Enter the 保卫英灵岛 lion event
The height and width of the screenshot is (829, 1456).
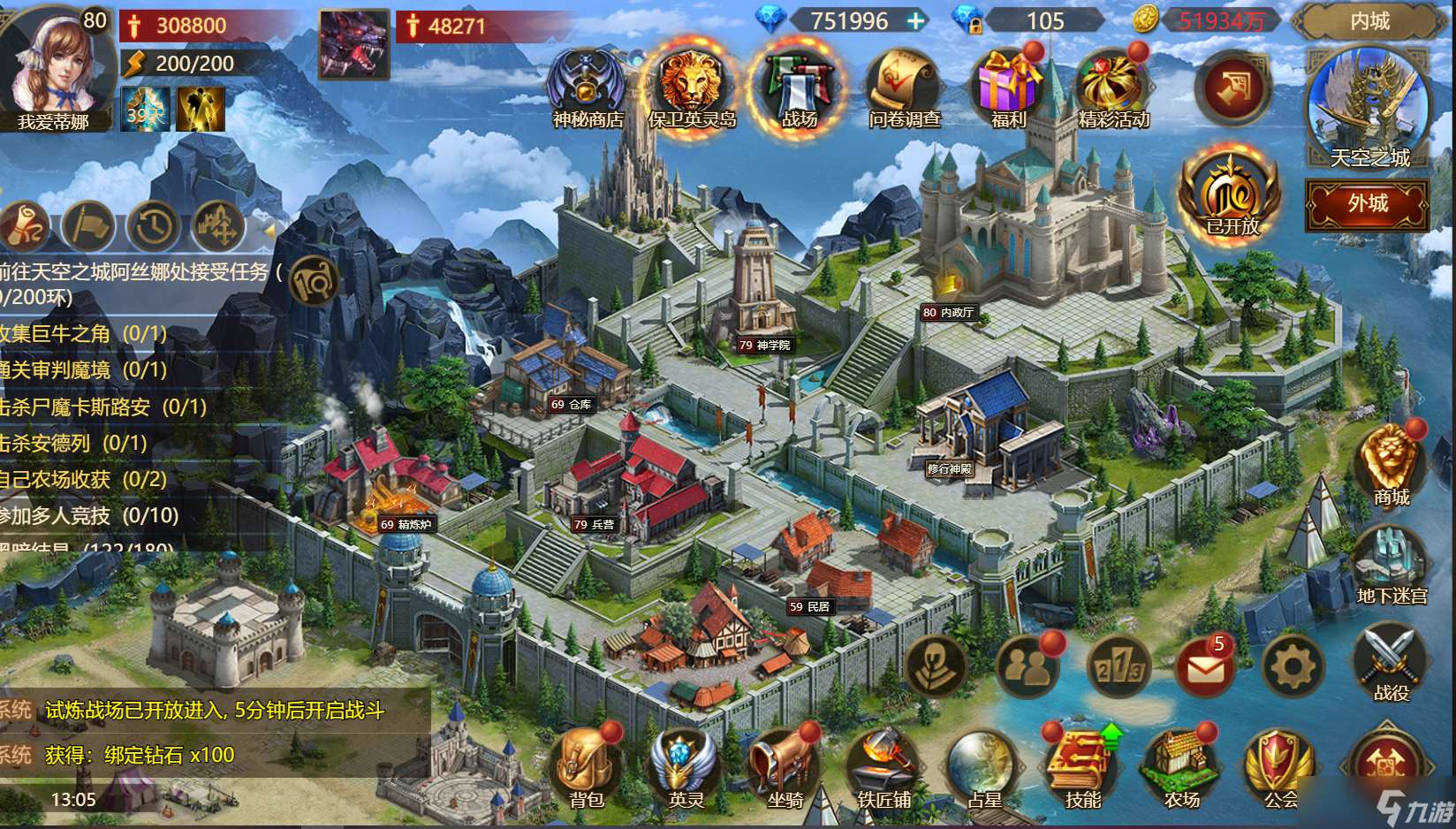click(x=691, y=87)
